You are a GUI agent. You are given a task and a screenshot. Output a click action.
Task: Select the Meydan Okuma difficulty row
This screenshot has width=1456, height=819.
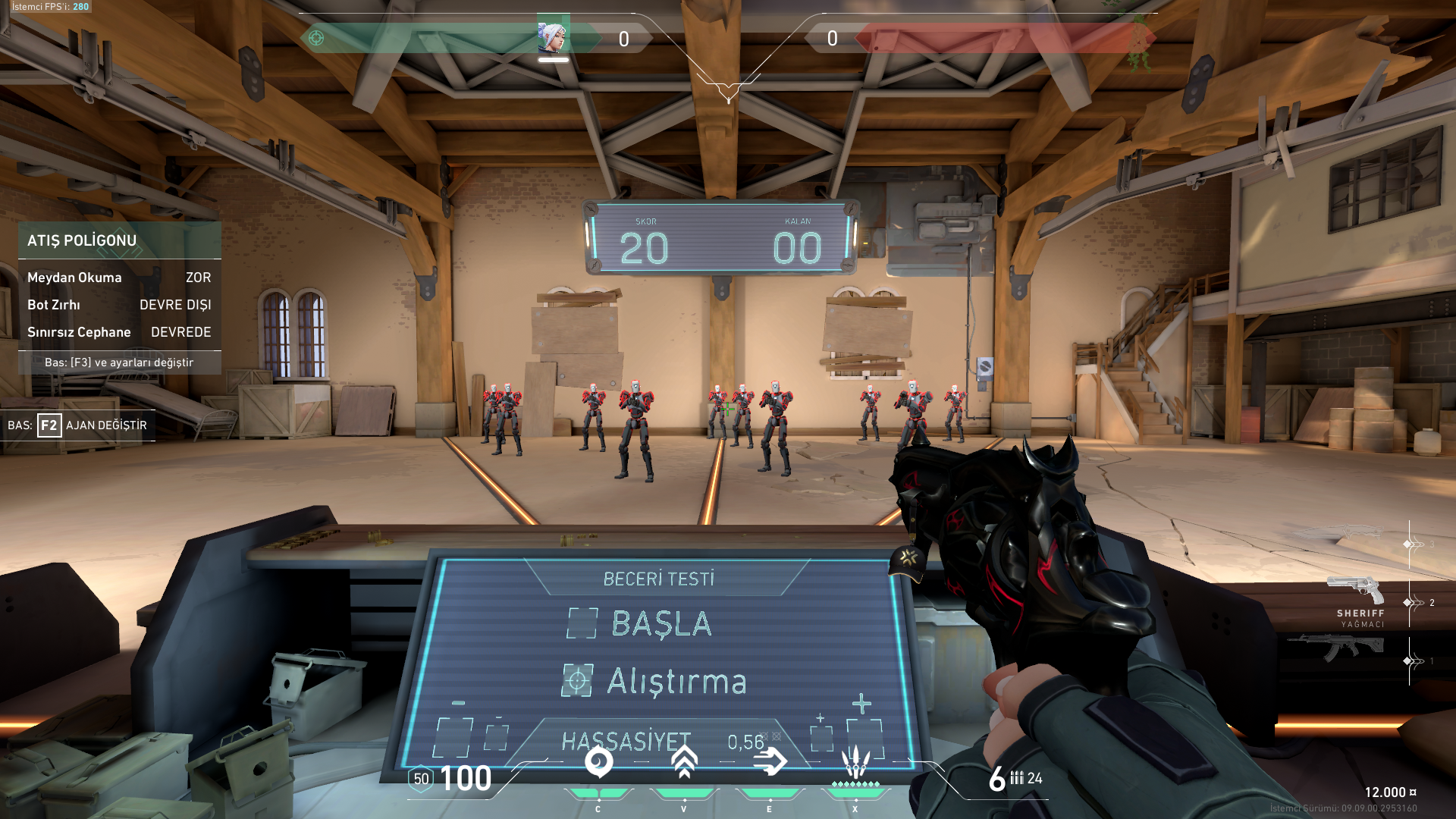click(x=119, y=278)
